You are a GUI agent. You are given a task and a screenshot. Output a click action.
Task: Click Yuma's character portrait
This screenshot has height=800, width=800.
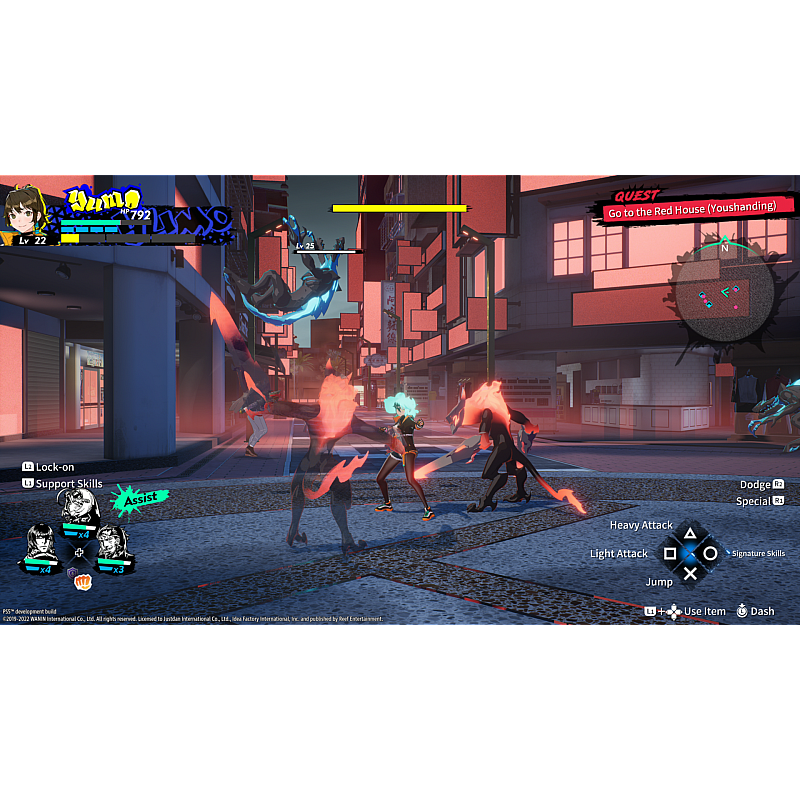(24, 211)
